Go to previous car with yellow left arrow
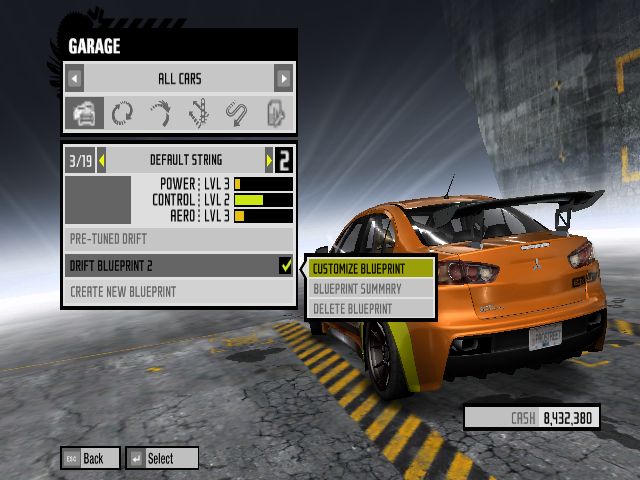Viewport: 640px width, 480px height. point(101,160)
